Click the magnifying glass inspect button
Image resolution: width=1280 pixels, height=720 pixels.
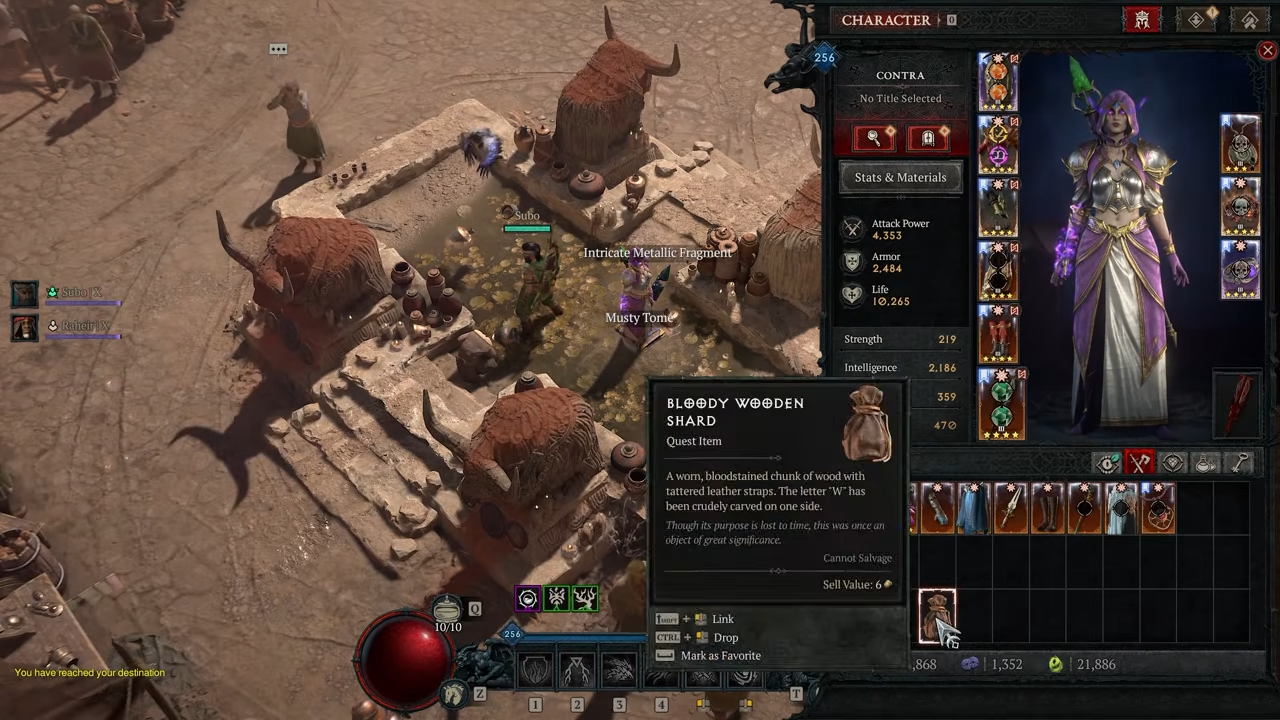click(x=874, y=138)
